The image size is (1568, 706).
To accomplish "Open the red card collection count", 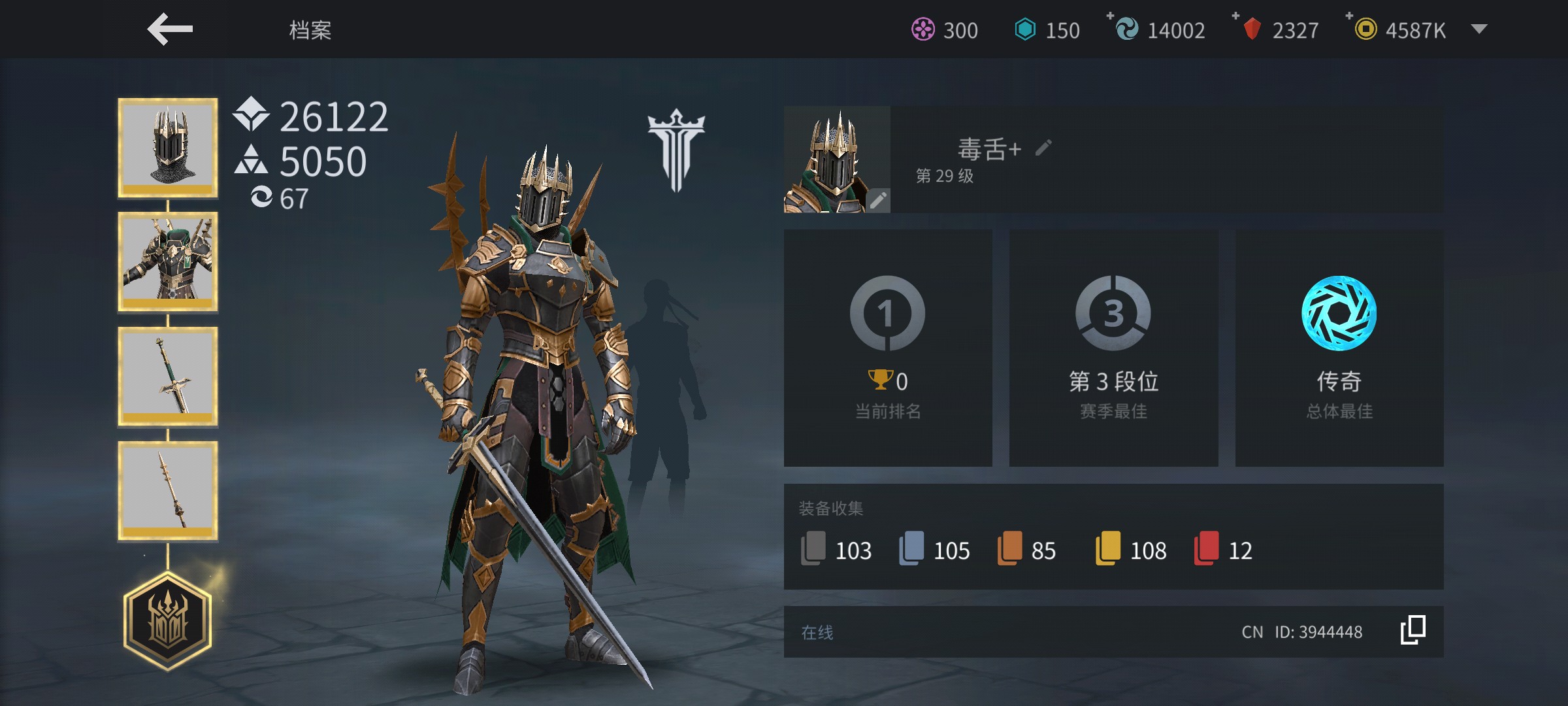I will (1223, 550).
